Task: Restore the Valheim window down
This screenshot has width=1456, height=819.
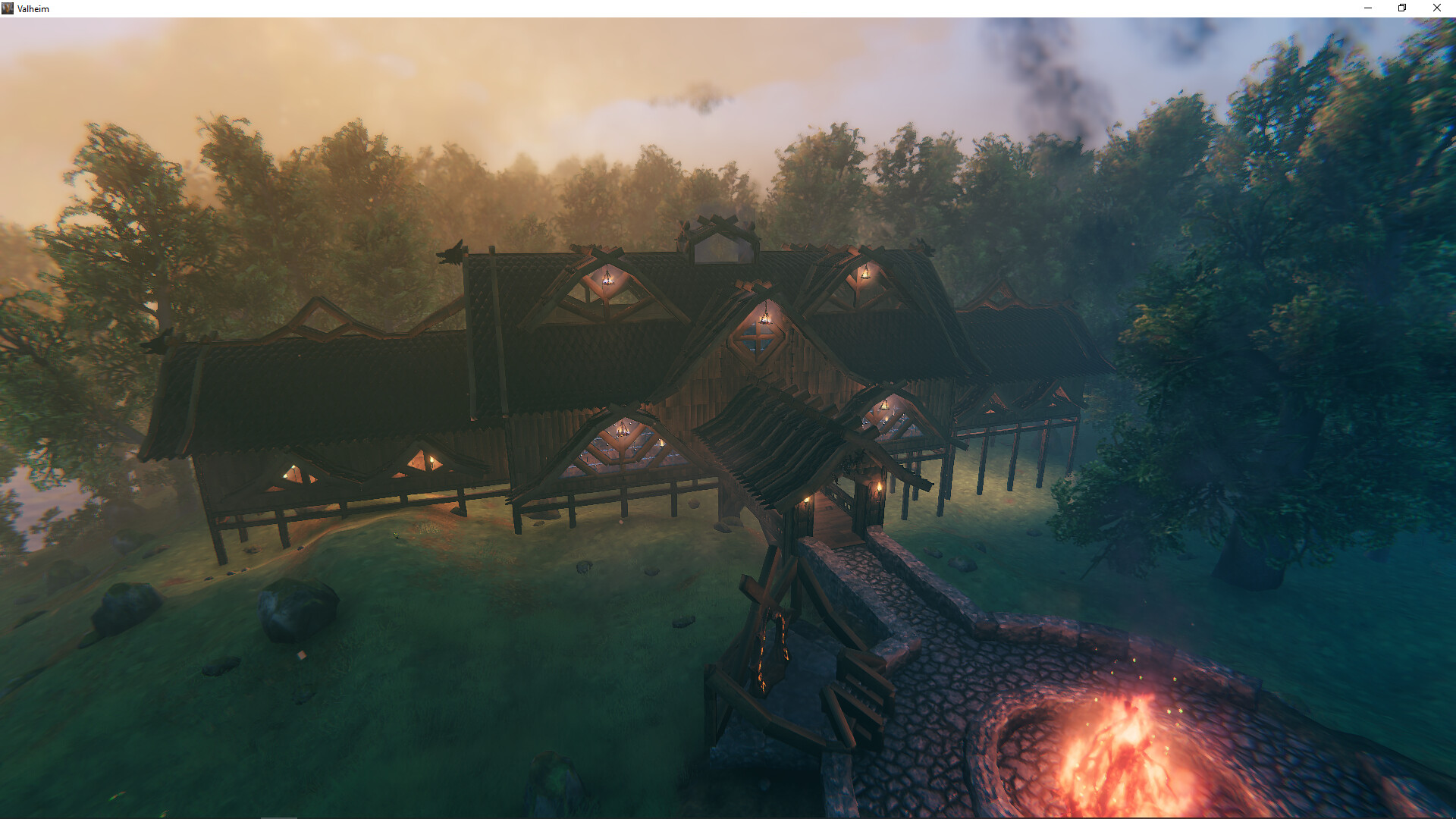Action: click(1401, 8)
